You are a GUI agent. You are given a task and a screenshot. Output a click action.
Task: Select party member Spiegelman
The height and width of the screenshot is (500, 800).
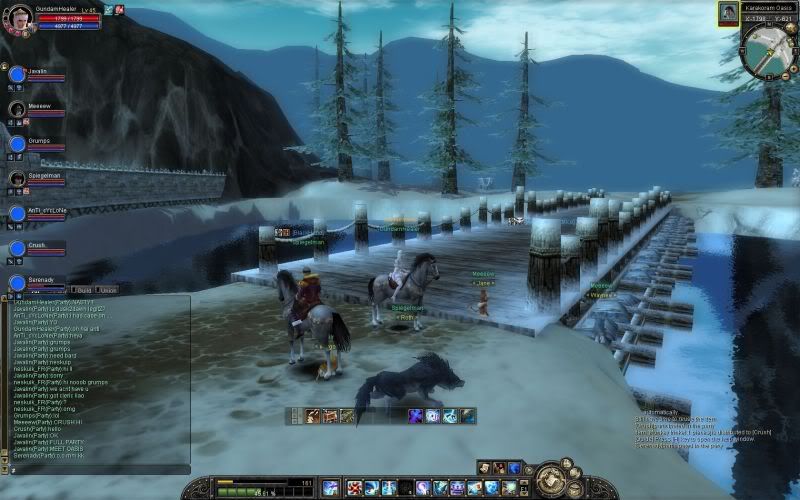click(17, 178)
